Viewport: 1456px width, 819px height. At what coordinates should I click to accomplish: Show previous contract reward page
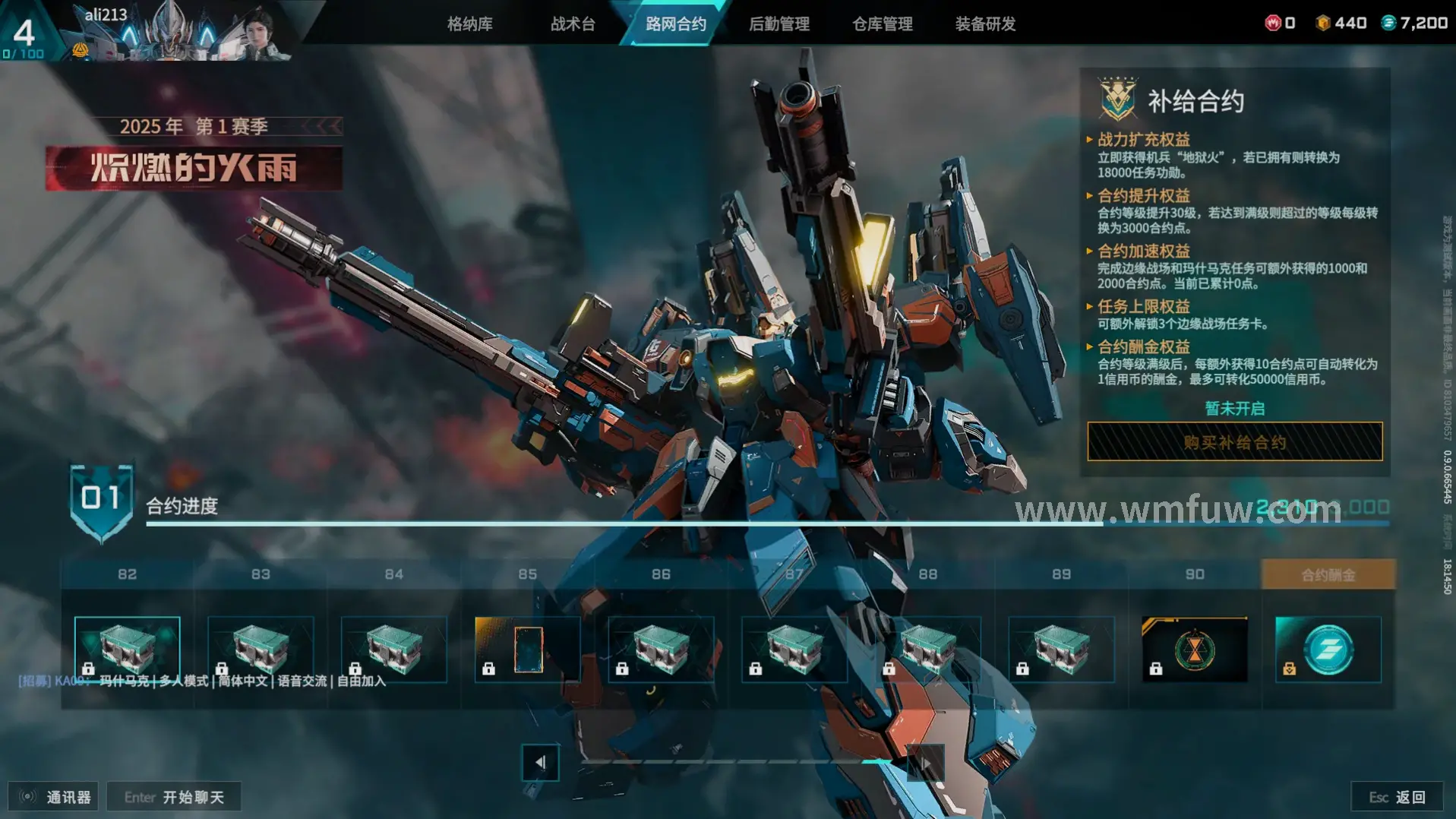(x=540, y=762)
